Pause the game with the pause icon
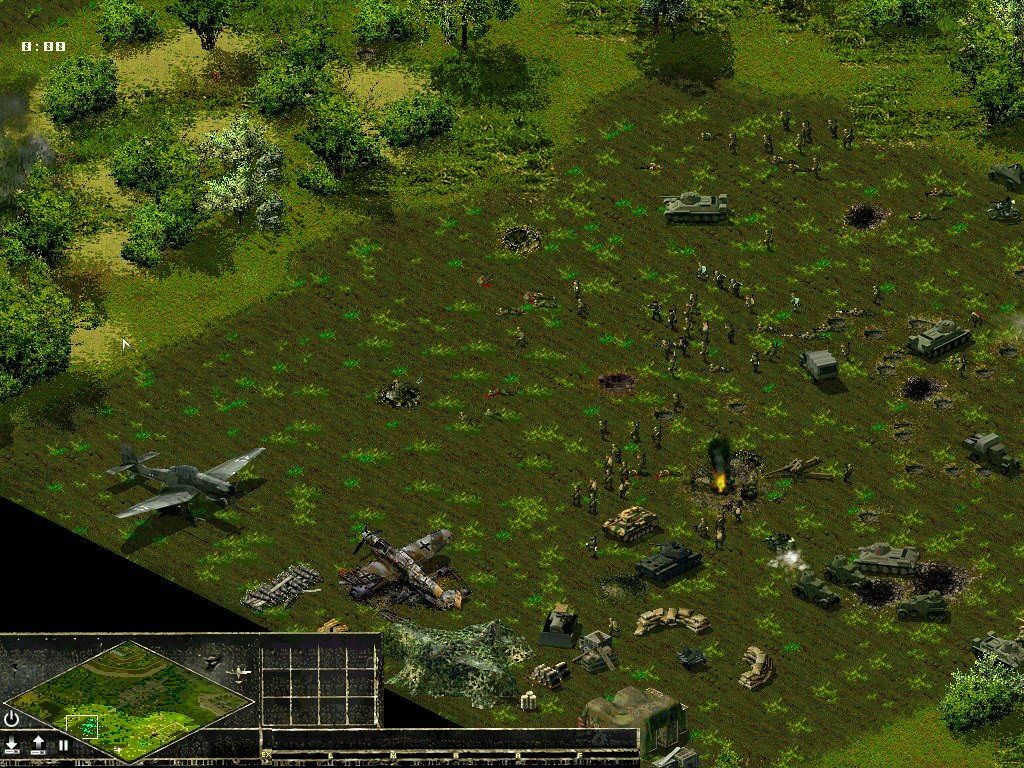Viewport: 1024px width, 768px height. point(63,745)
